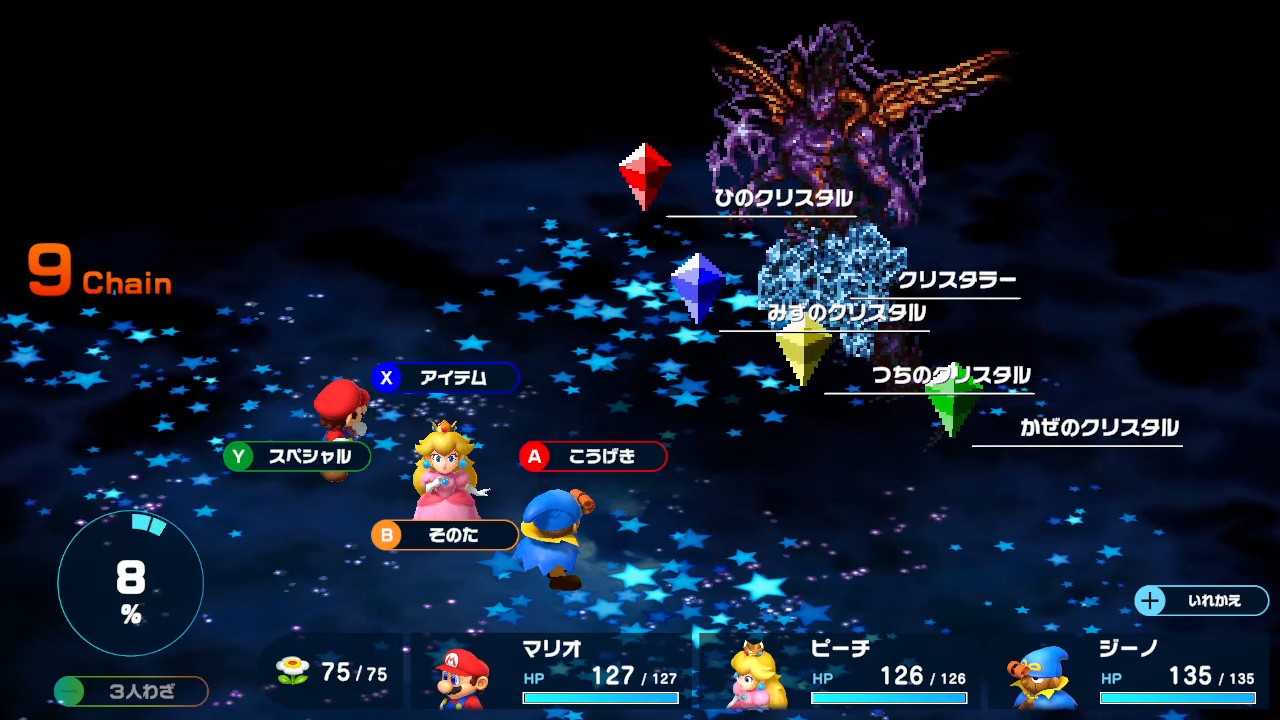This screenshot has width=1280, height=720.
Task: Click Peach's HP bar
Action: click(x=888, y=699)
